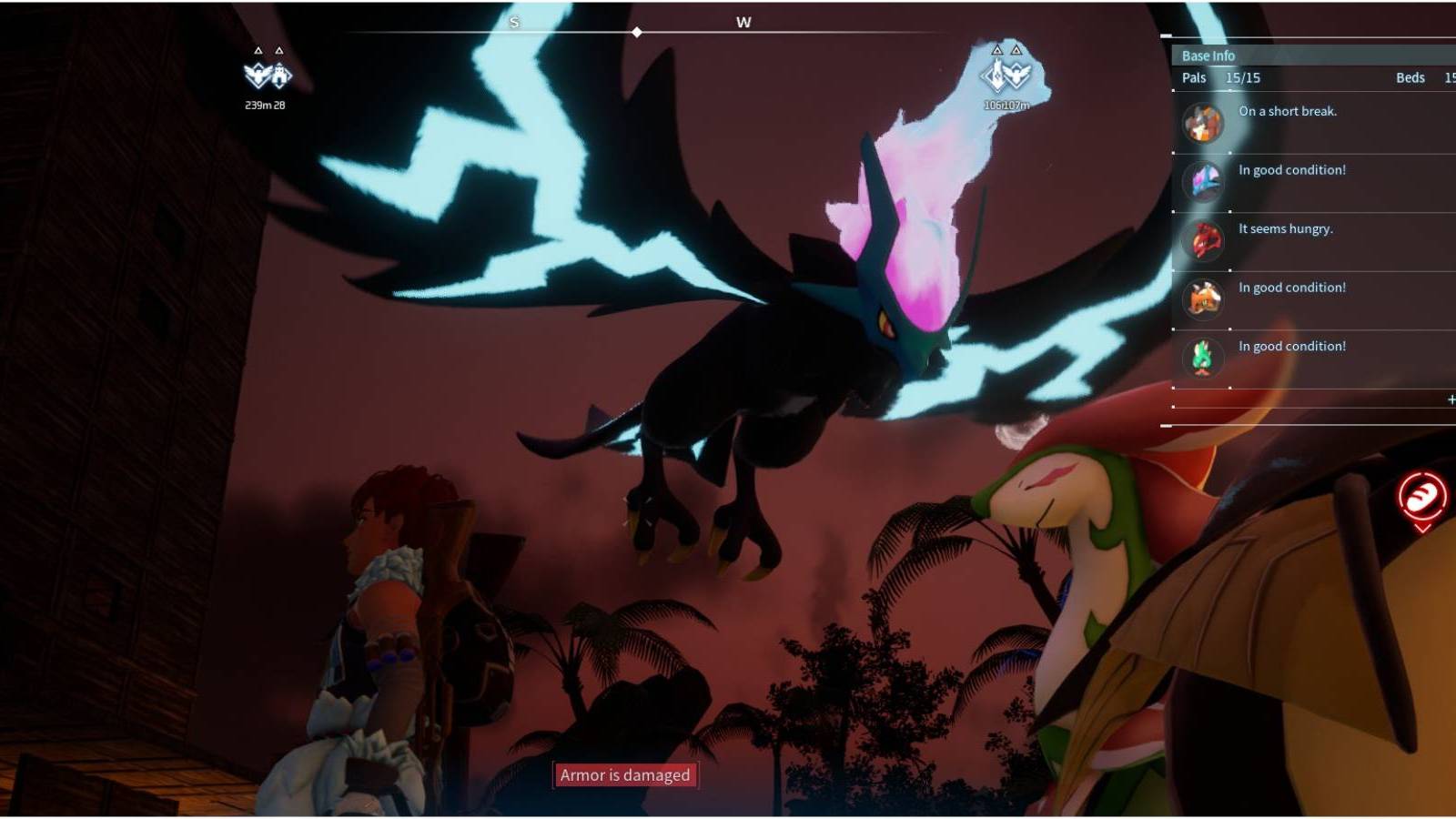Click the Beds count label
Image resolution: width=1456 pixels, height=819 pixels.
1410,78
